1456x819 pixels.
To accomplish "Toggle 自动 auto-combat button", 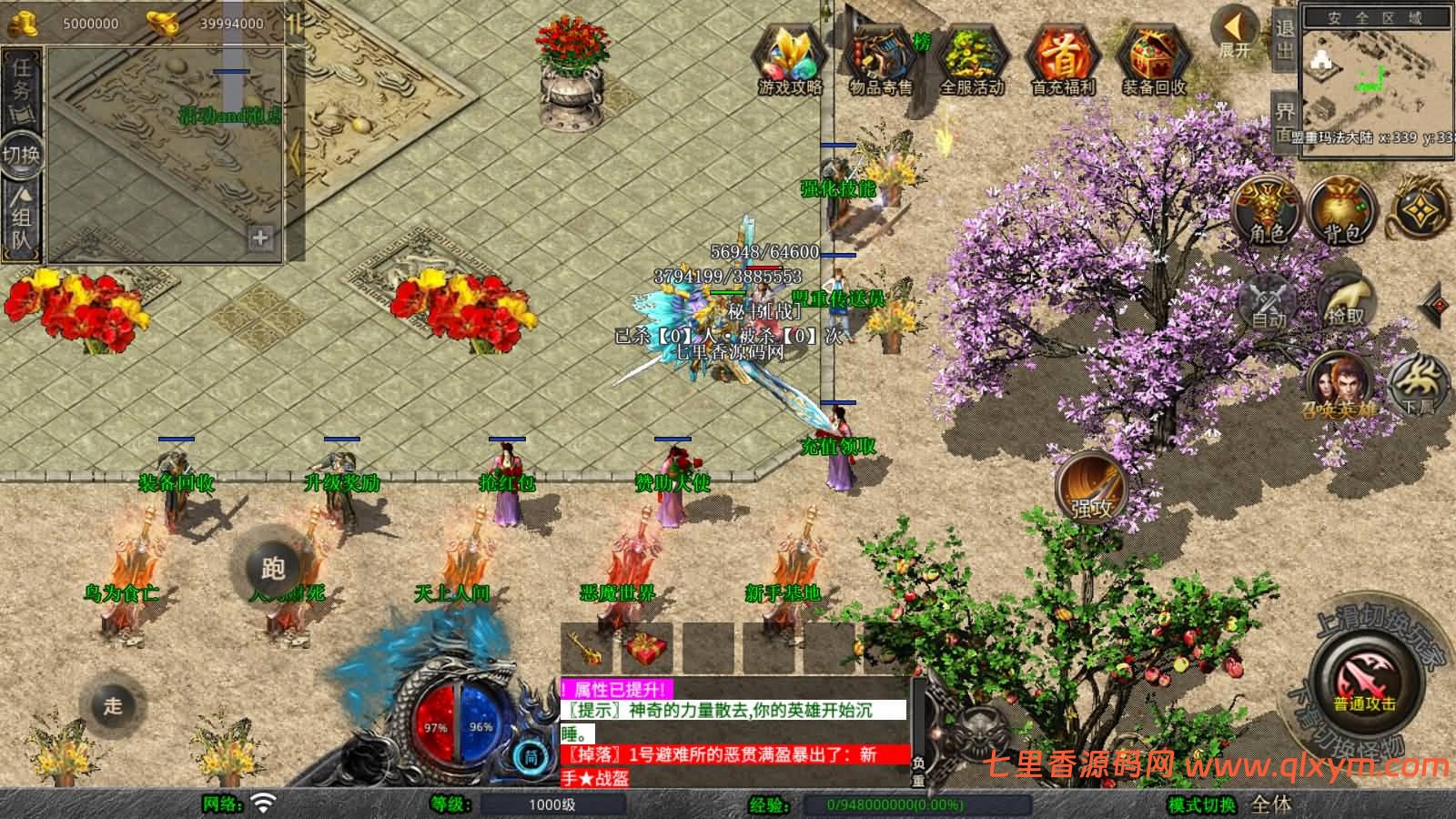I will [x=1269, y=300].
